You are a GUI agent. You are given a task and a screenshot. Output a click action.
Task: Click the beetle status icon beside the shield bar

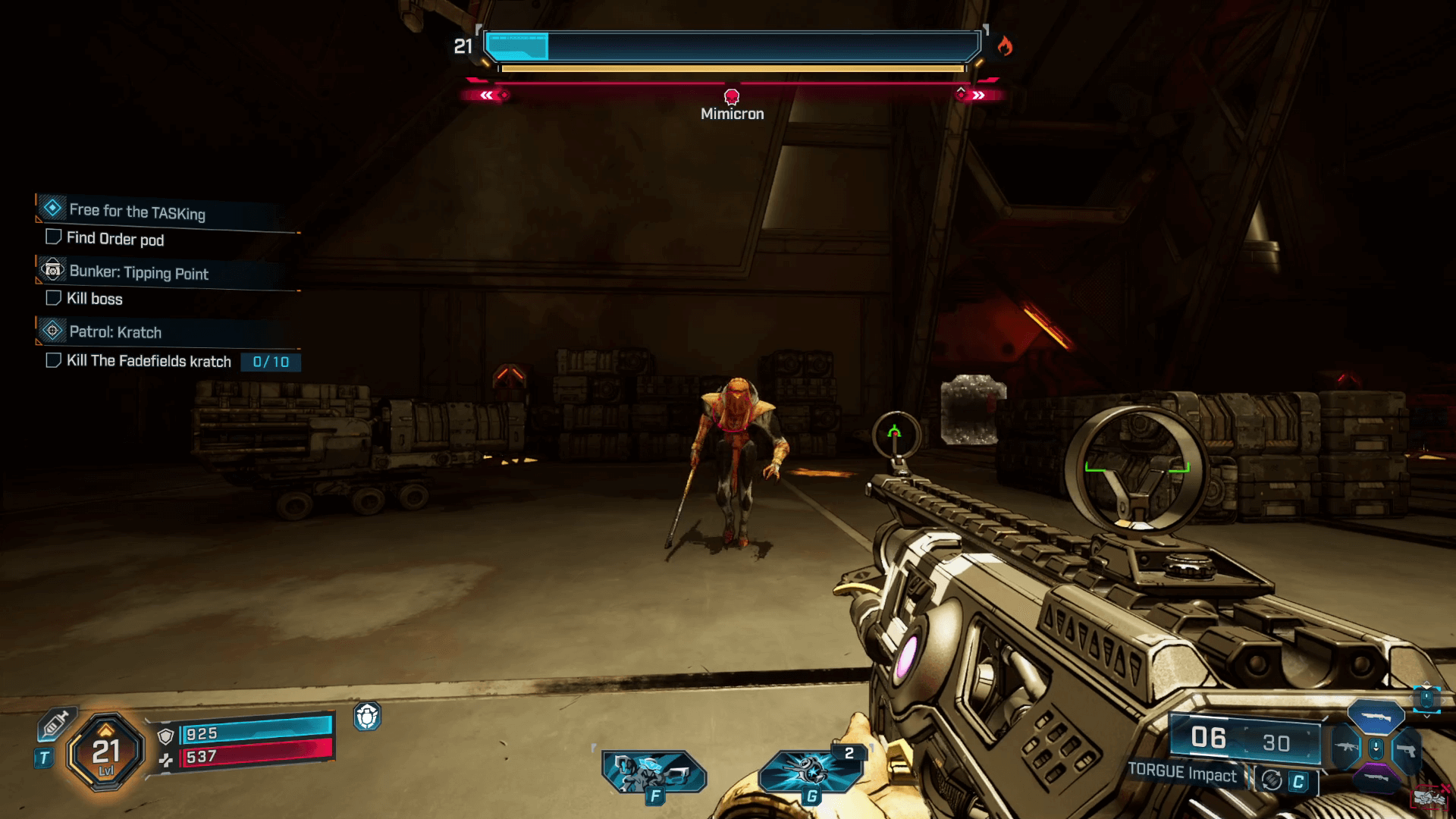[367, 716]
